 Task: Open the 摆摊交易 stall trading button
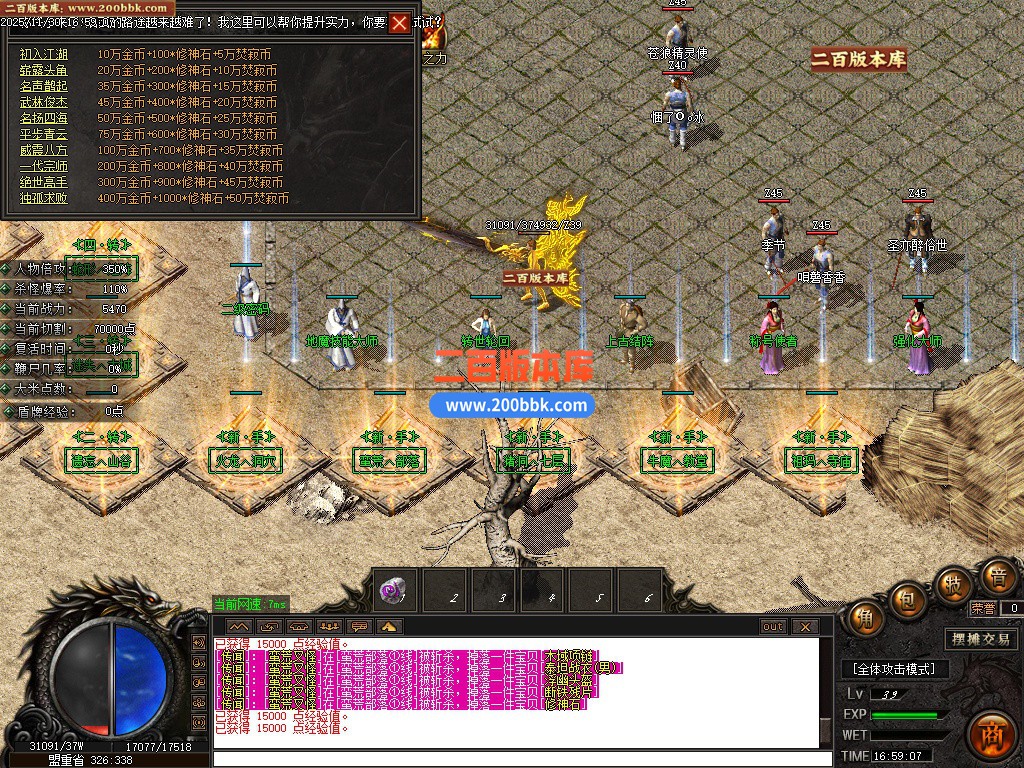point(980,639)
